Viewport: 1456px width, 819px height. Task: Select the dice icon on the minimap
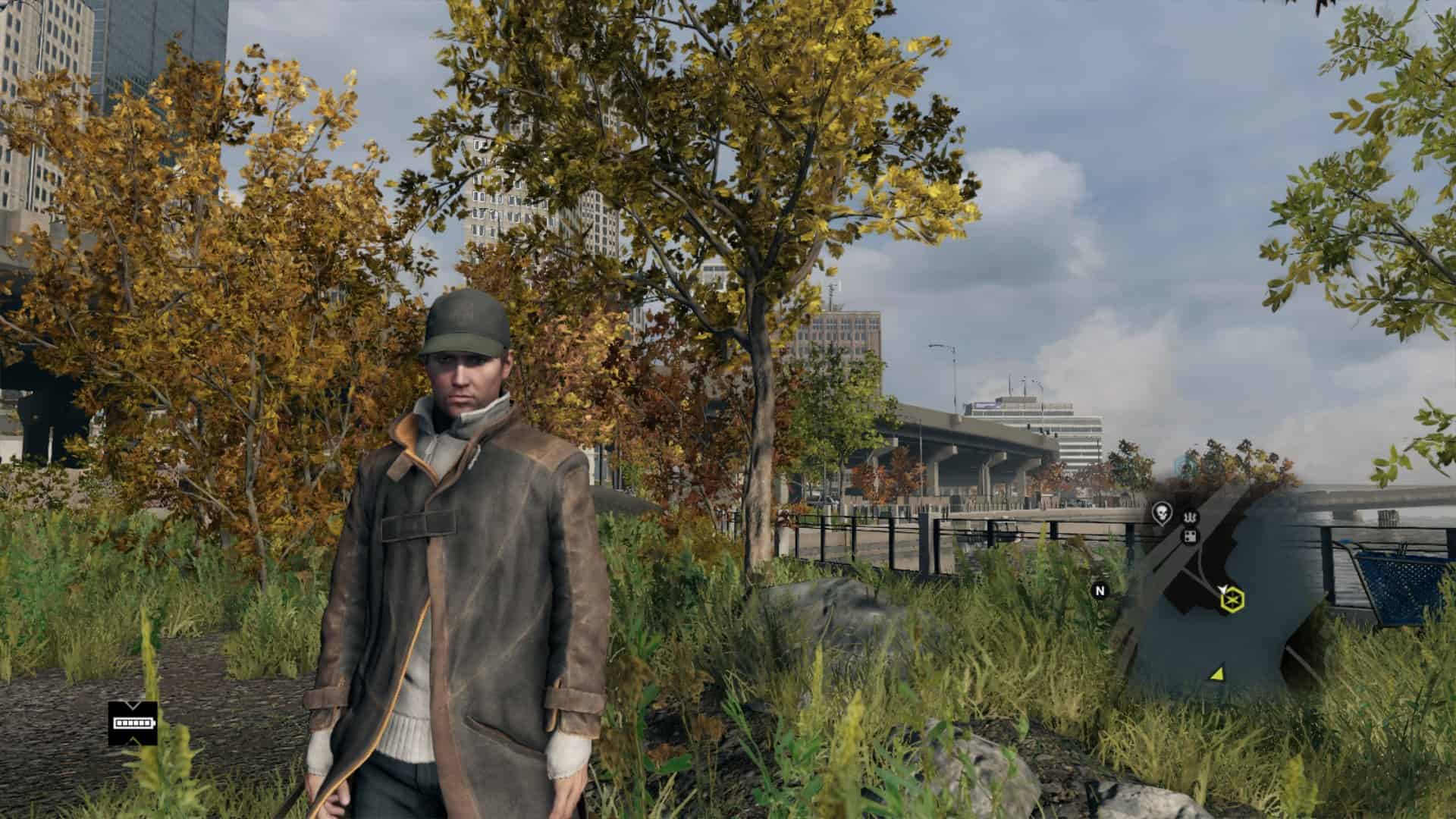(x=1191, y=537)
